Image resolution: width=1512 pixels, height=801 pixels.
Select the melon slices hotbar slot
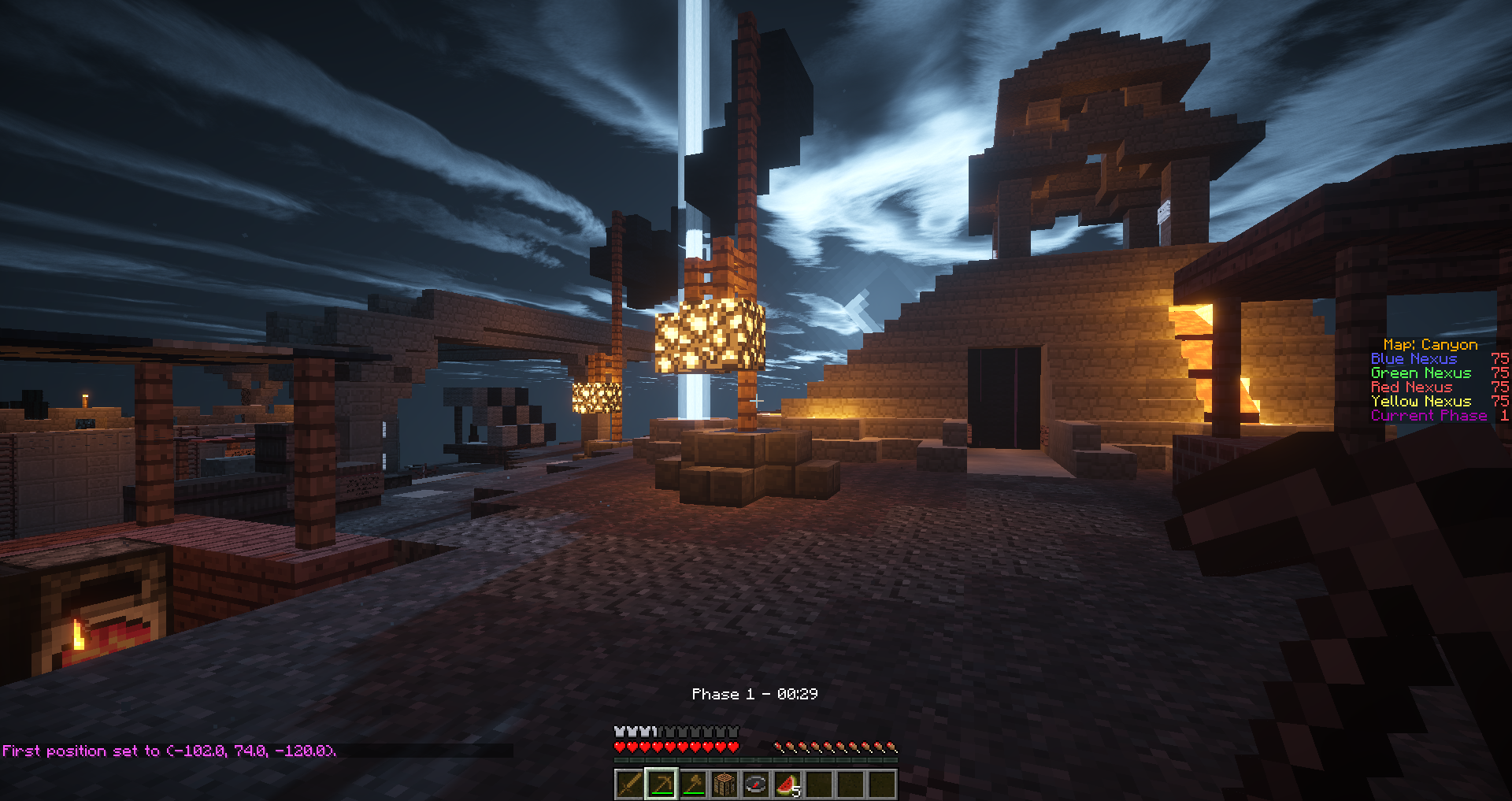787,784
